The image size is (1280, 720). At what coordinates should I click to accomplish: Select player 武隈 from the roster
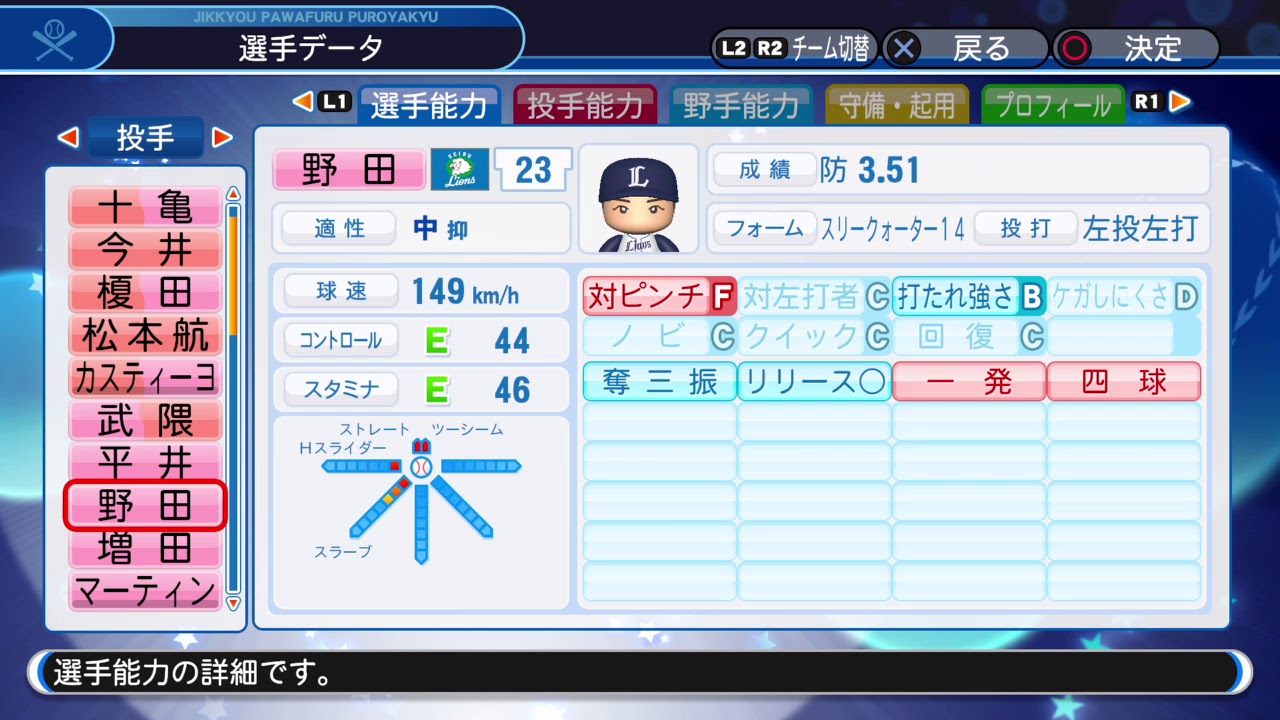(145, 421)
